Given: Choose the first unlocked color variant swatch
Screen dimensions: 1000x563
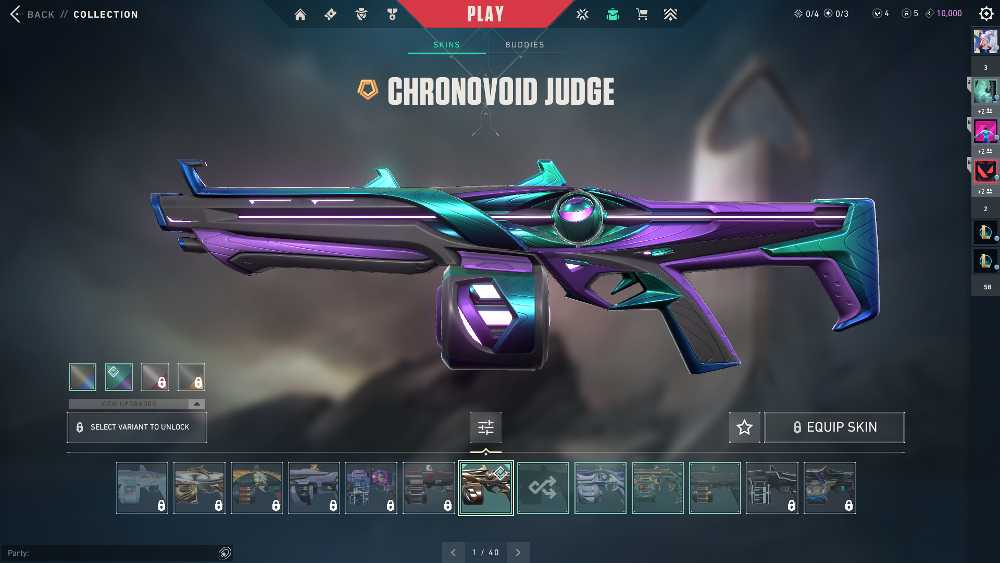Looking at the screenshot, I should [83, 377].
